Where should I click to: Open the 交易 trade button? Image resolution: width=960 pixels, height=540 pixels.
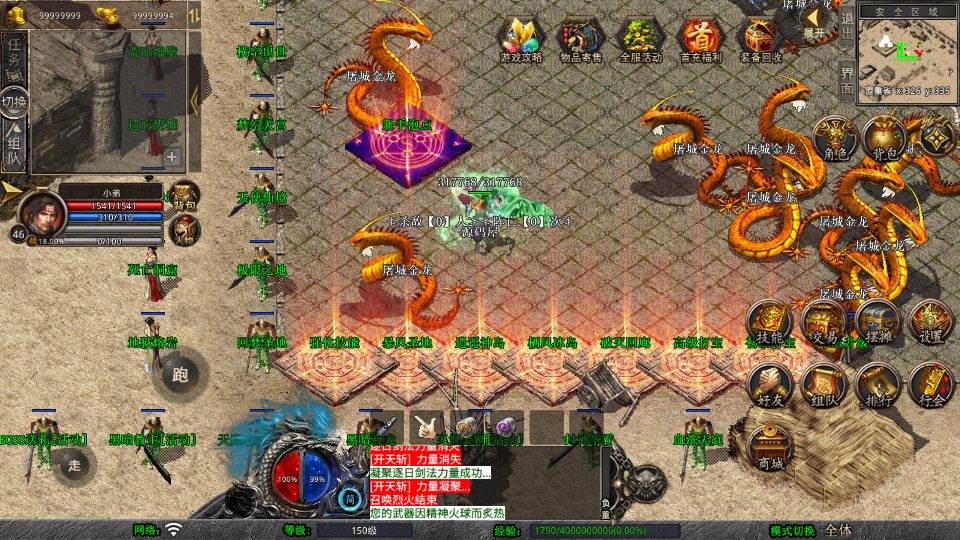824,324
